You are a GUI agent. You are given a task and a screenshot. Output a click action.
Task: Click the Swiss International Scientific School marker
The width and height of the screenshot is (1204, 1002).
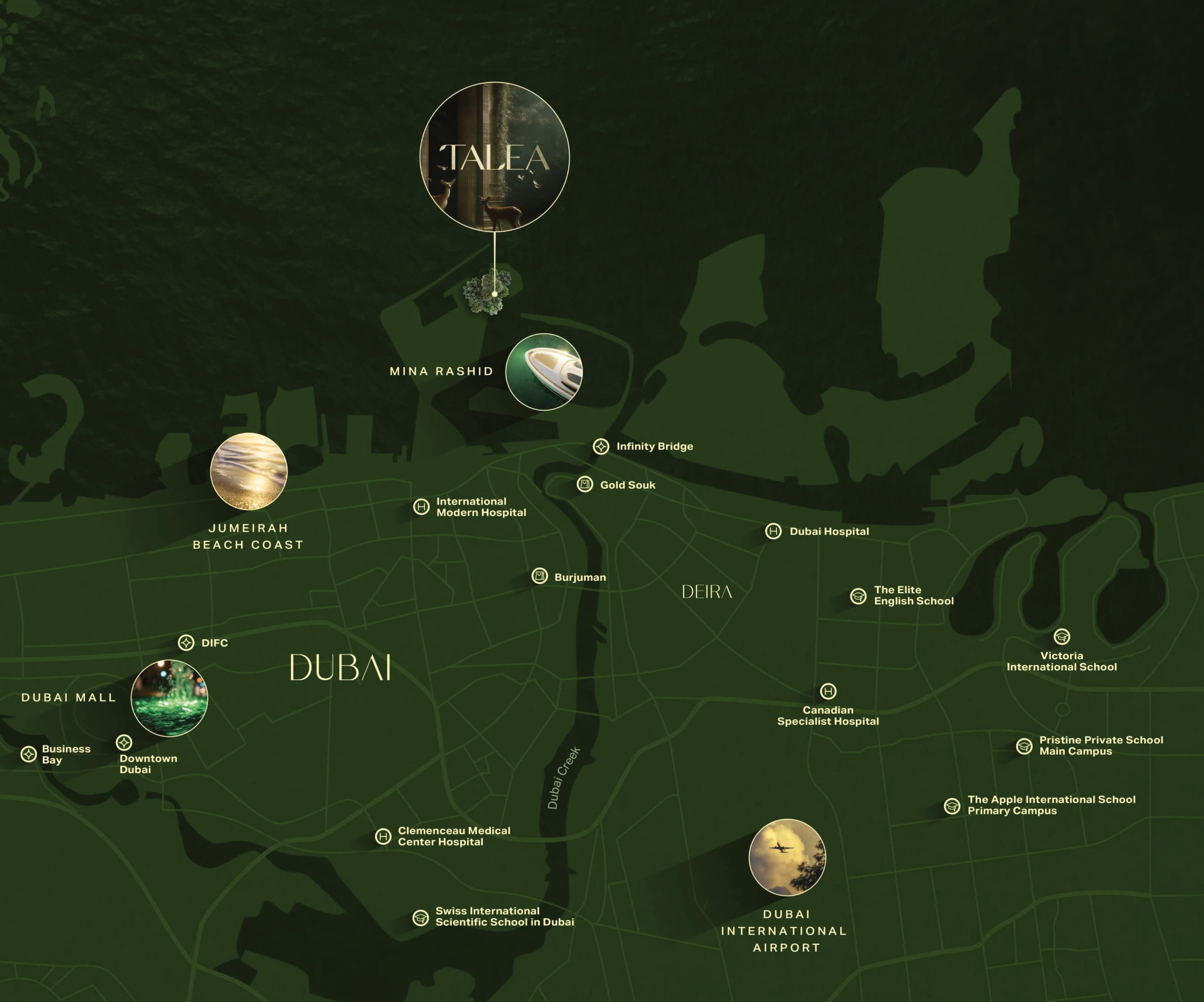point(421,917)
